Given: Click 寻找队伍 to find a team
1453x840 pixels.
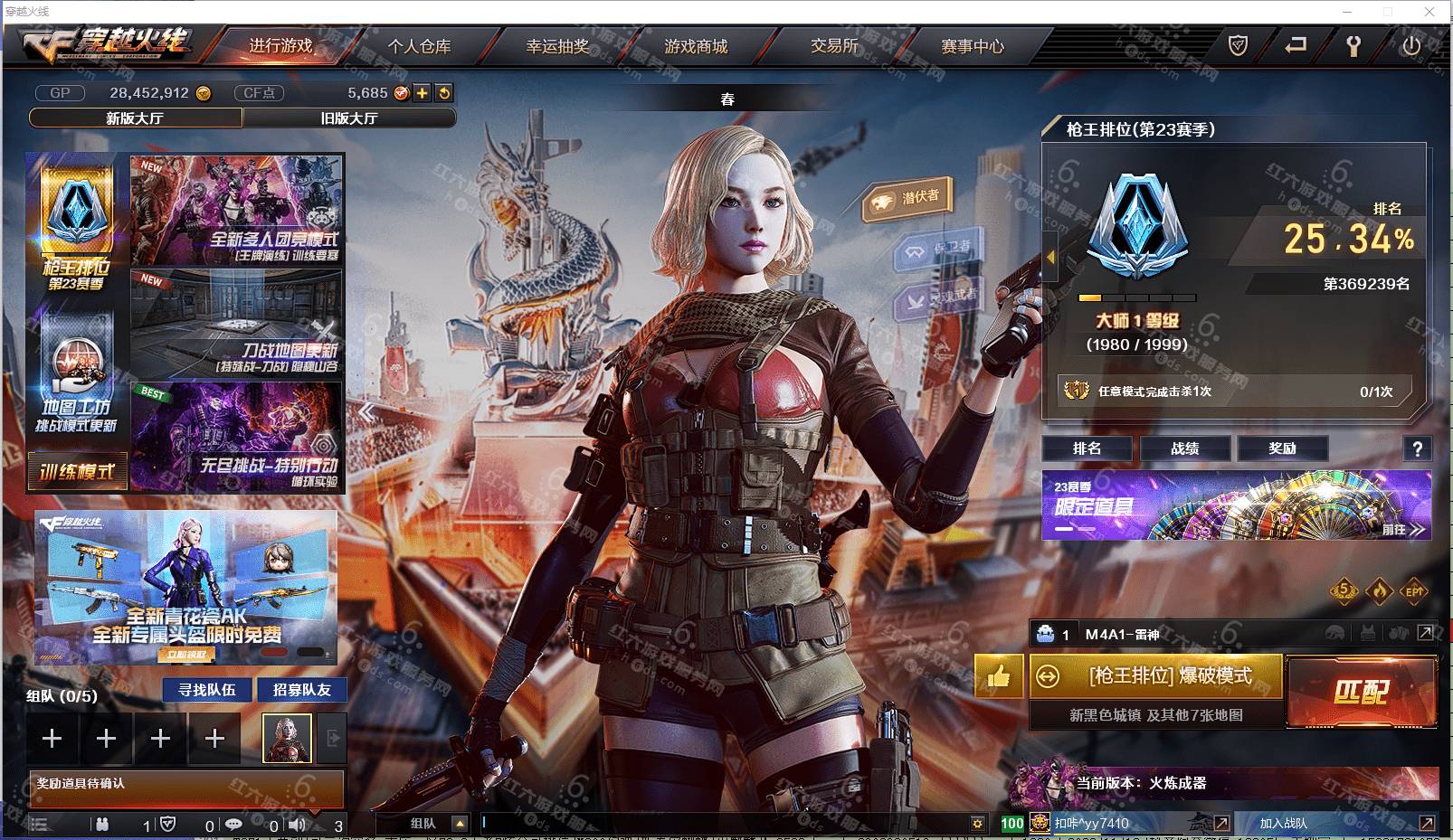Looking at the screenshot, I should [x=207, y=690].
